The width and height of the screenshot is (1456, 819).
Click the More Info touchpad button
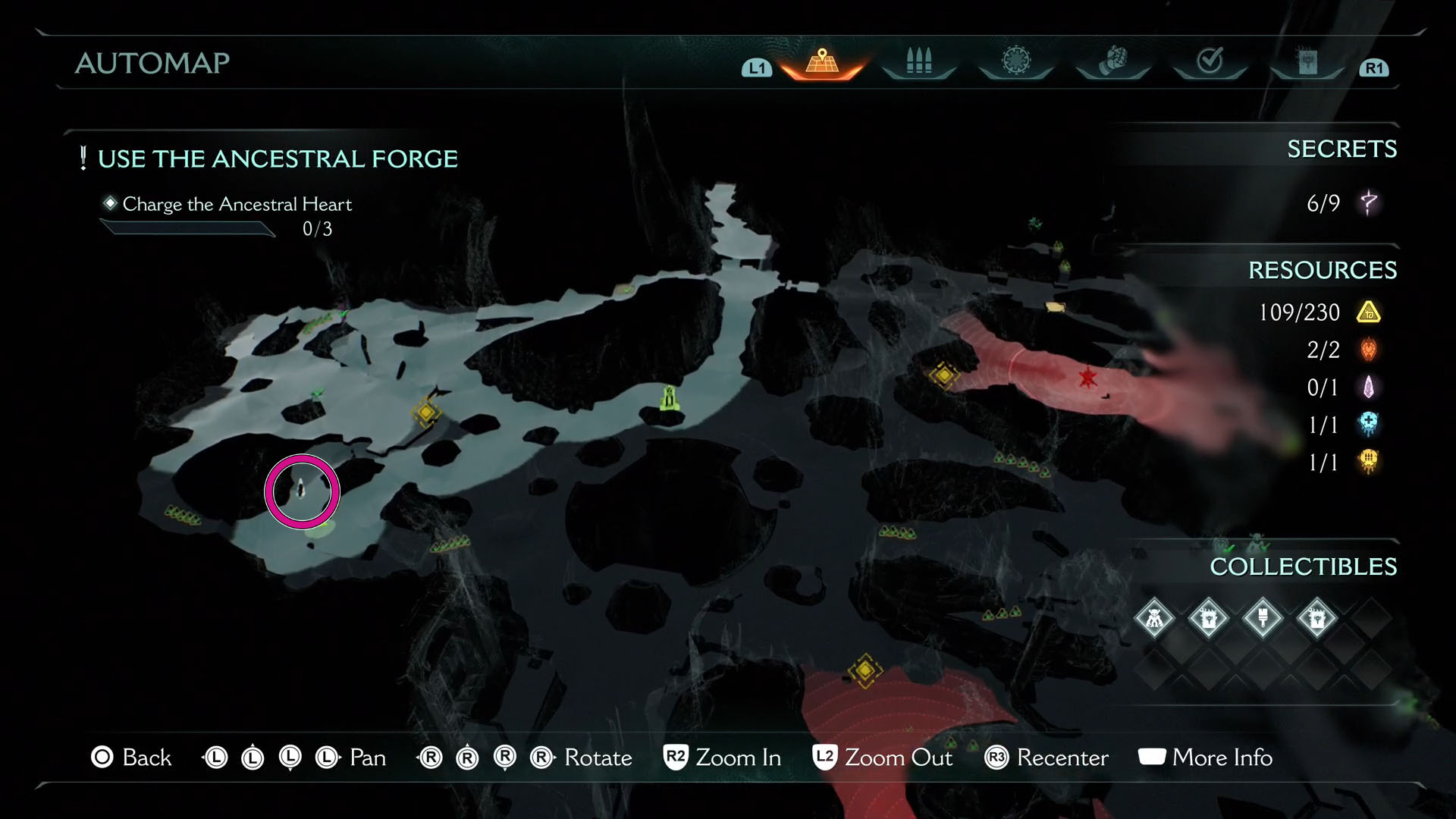(1152, 758)
